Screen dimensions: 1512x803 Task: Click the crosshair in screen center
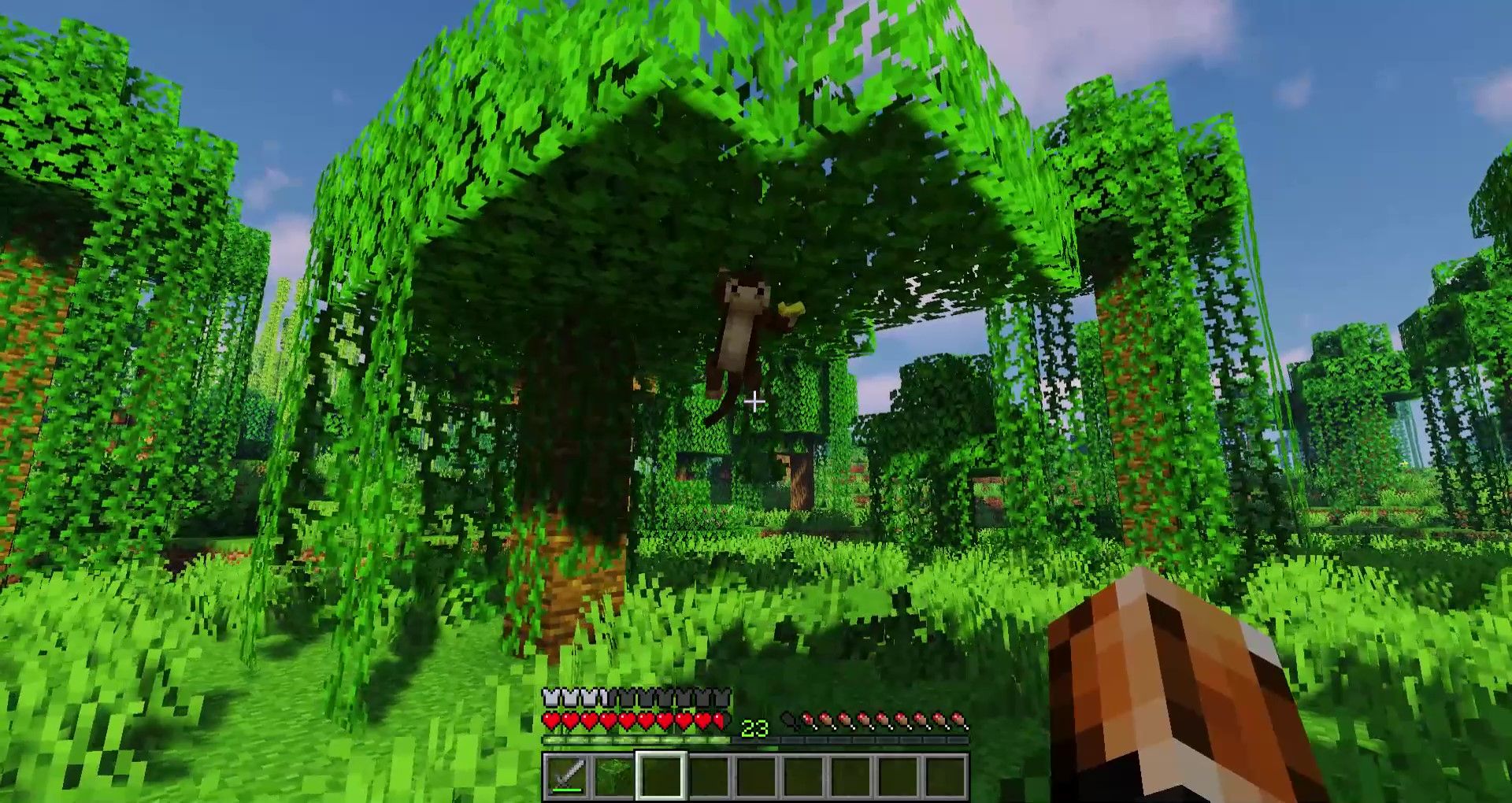tap(756, 401)
